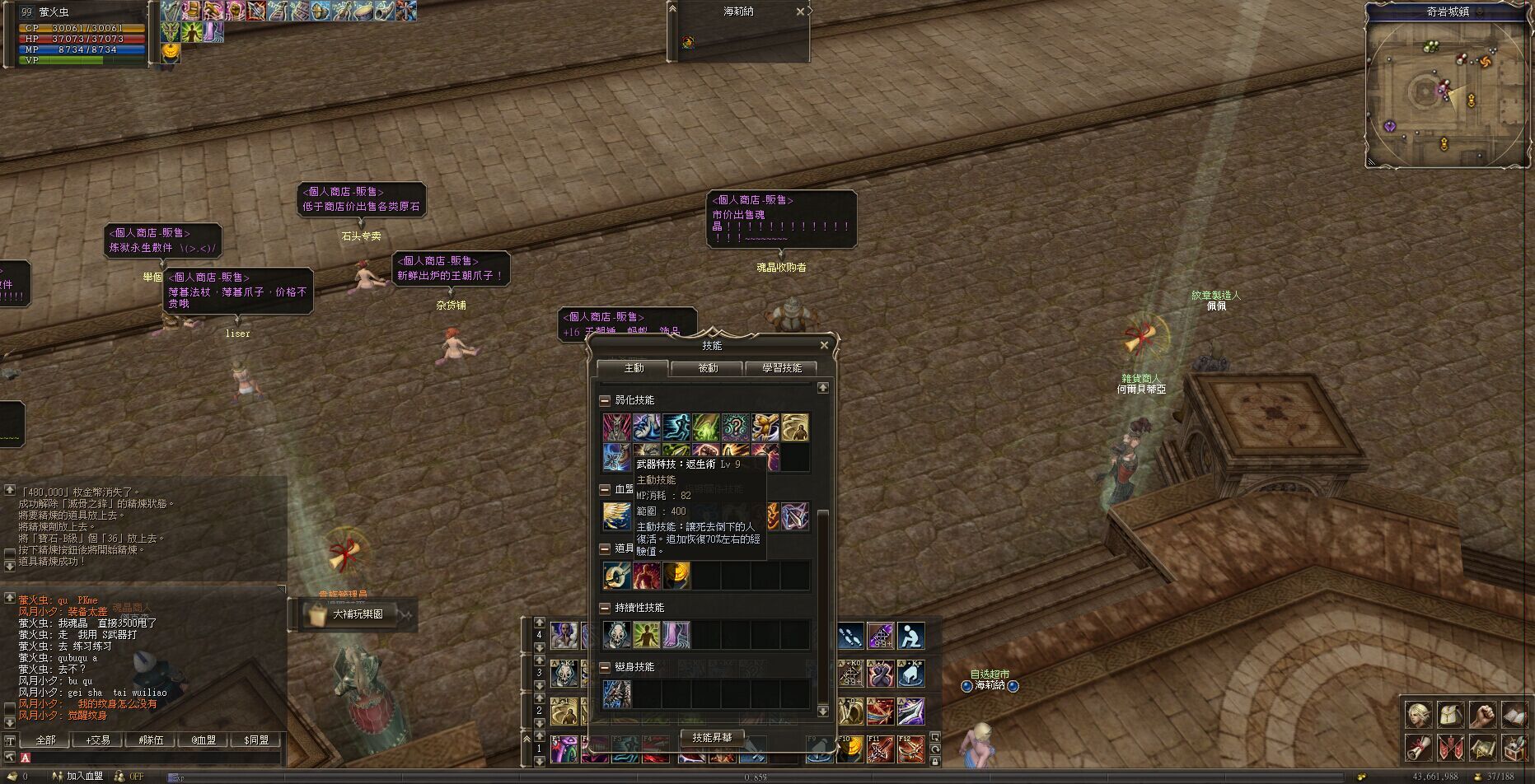This screenshot has width=1535, height=784.
Task: Open the character portrait menu icon
Action: [x=1419, y=715]
